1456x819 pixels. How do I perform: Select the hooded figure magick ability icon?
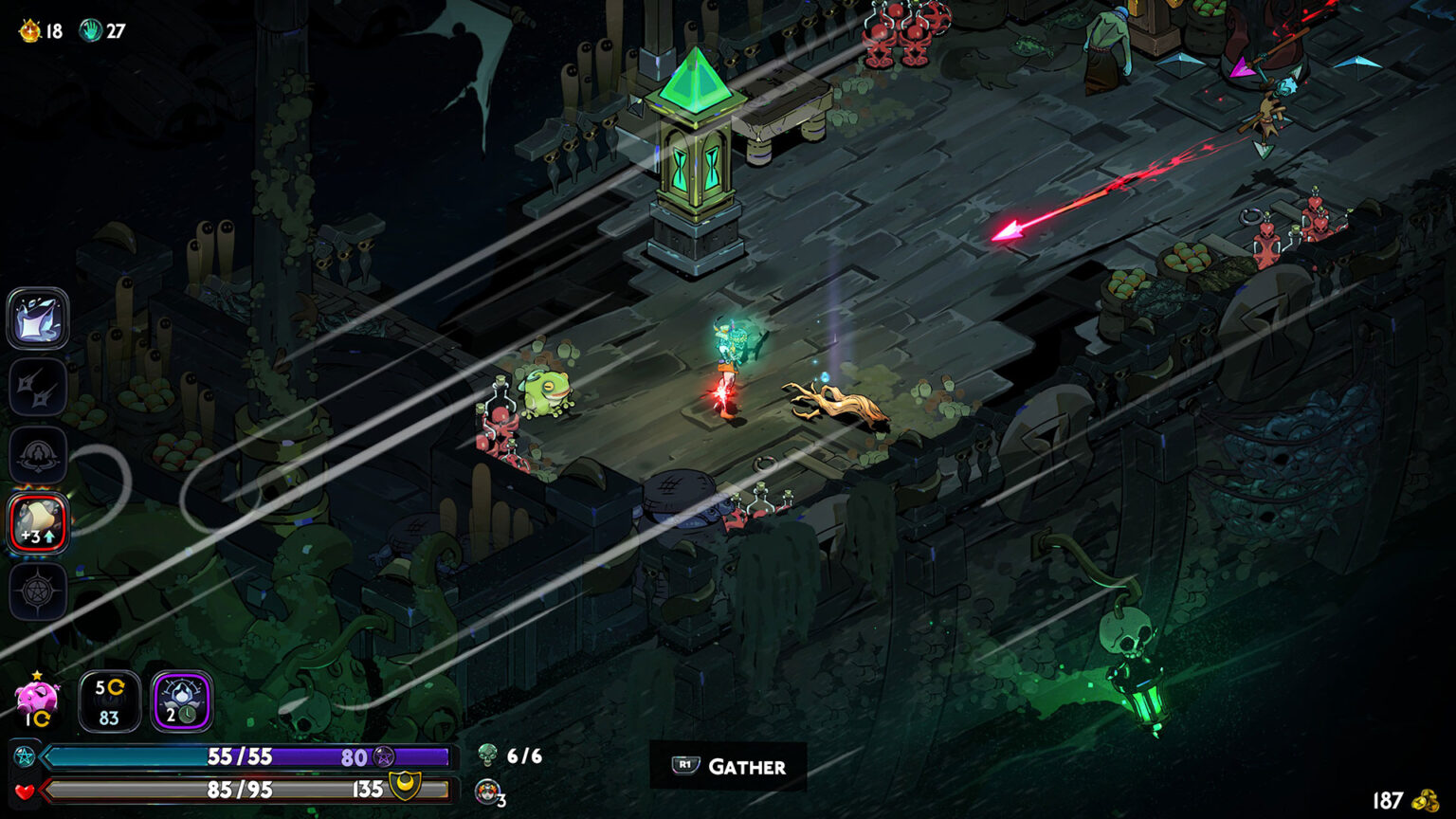click(38, 454)
